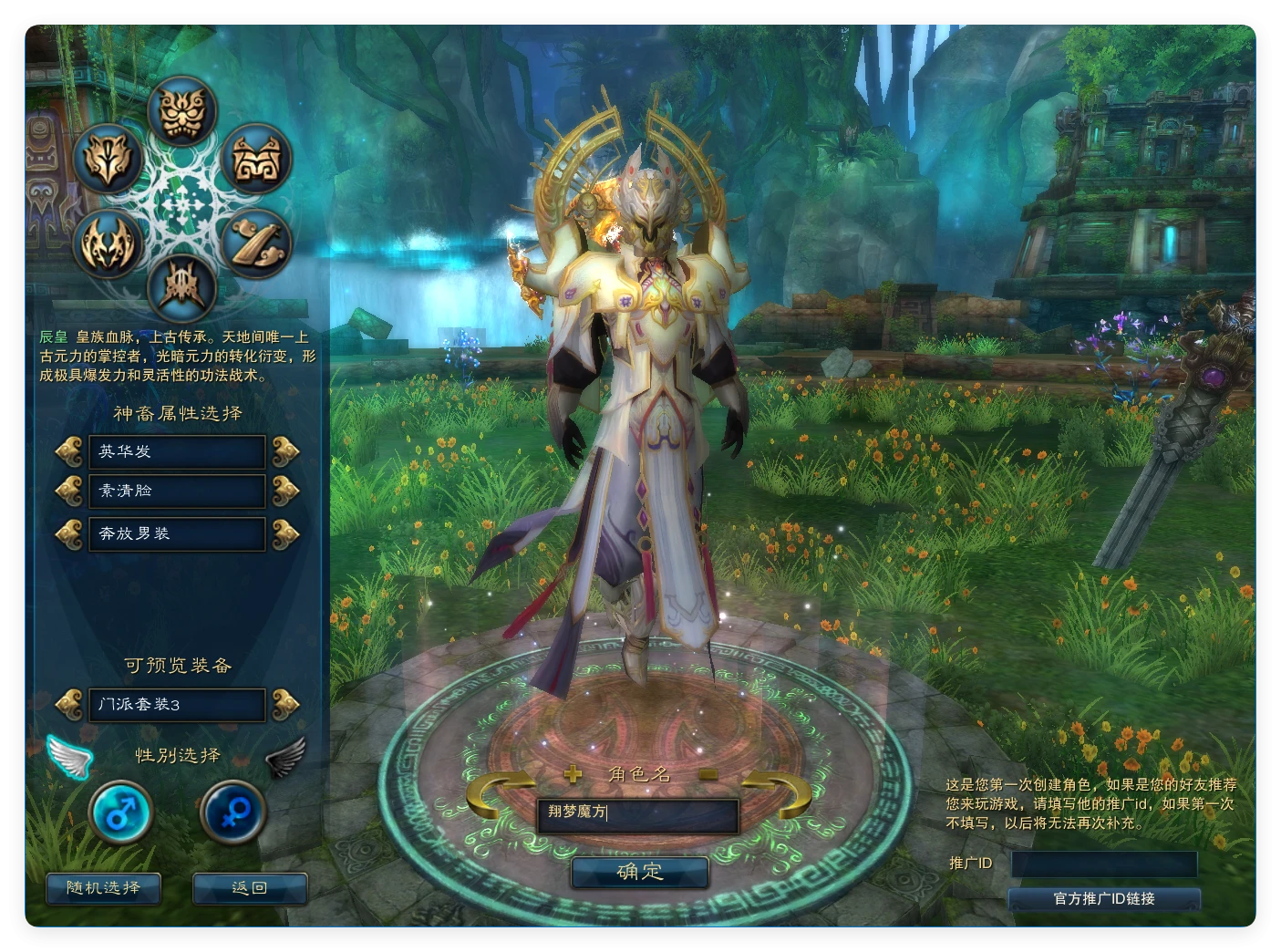Zoom out with the golden minus sign
This screenshot has width=1281, height=952.
click(x=709, y=774)
